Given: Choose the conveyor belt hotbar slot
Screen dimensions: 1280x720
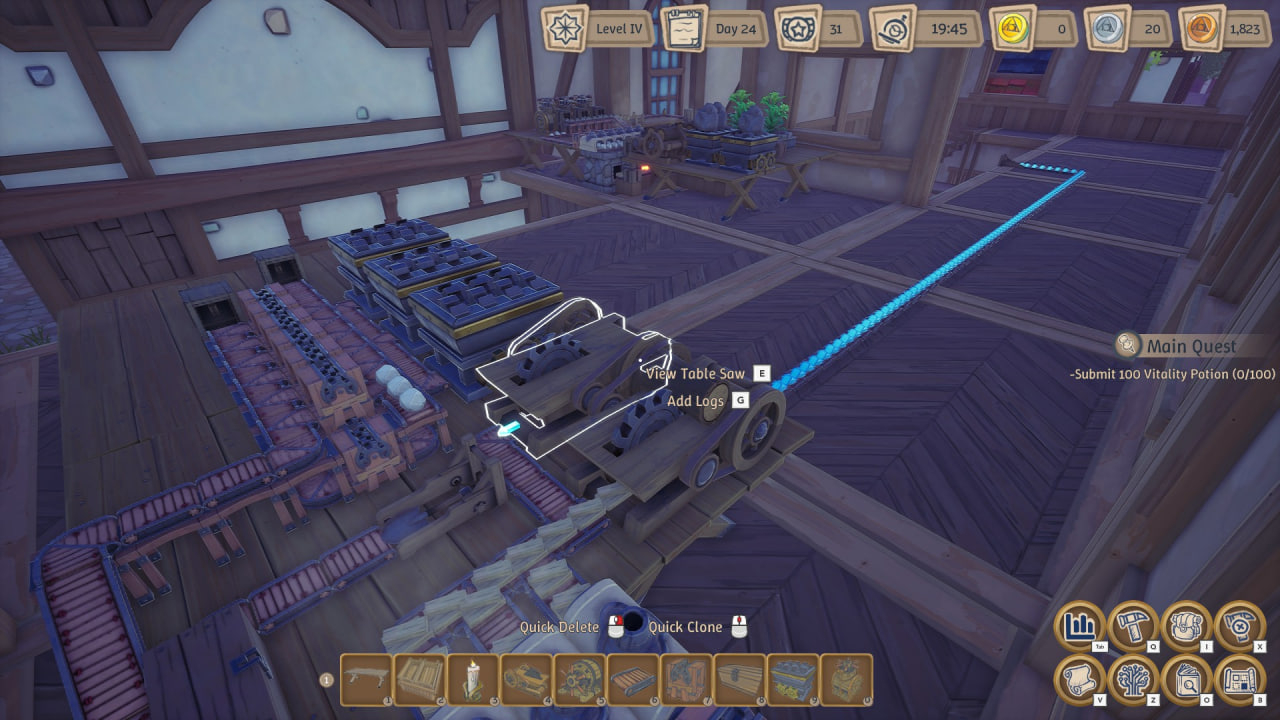Looking at the screenshot, I should (632, 680).
